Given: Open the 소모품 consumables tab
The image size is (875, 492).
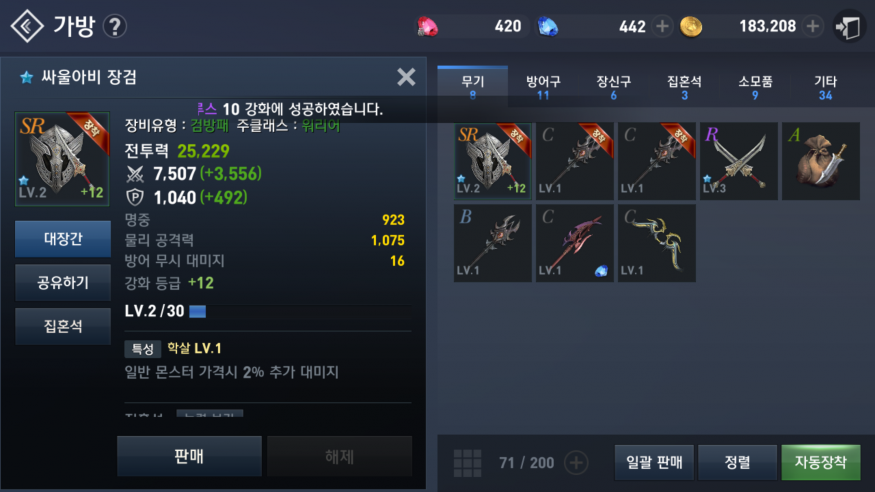Looking at the screenshot, I should 755,87.
